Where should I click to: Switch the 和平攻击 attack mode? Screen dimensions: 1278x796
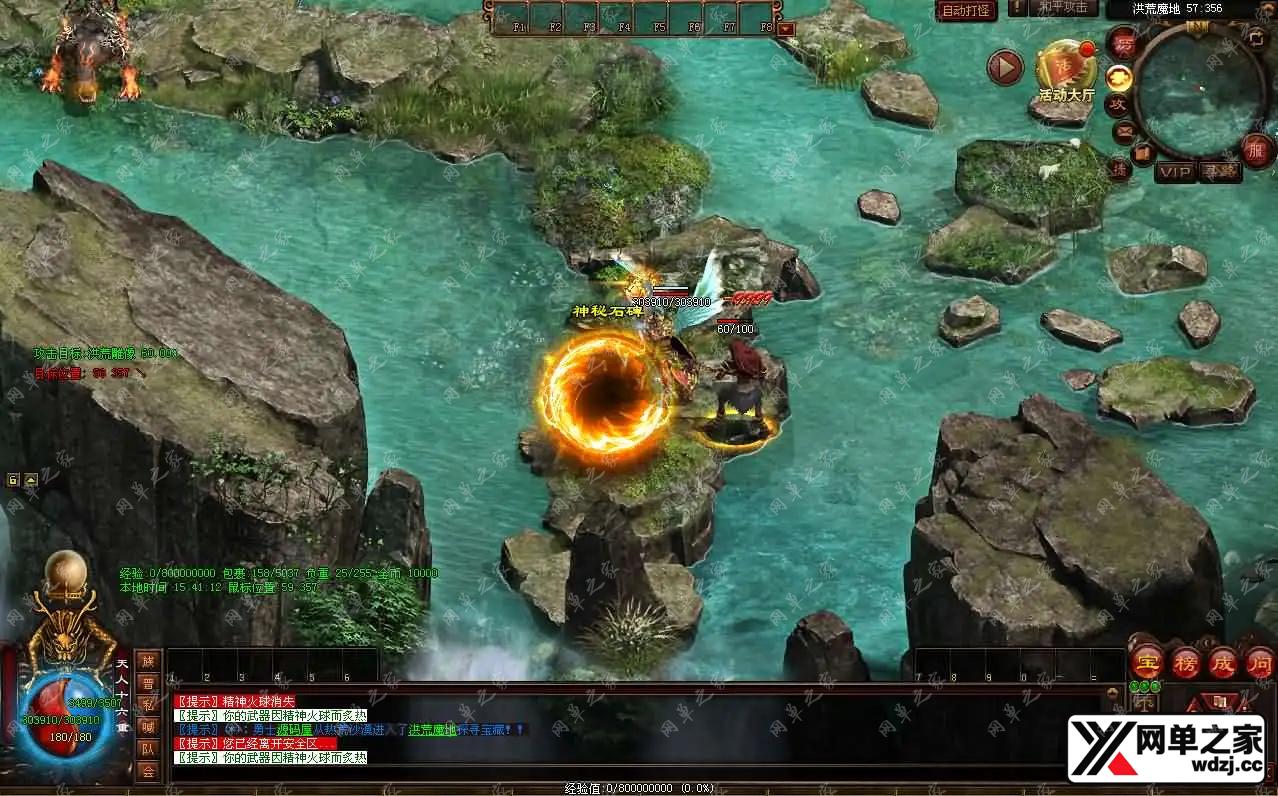[1062, 8]
